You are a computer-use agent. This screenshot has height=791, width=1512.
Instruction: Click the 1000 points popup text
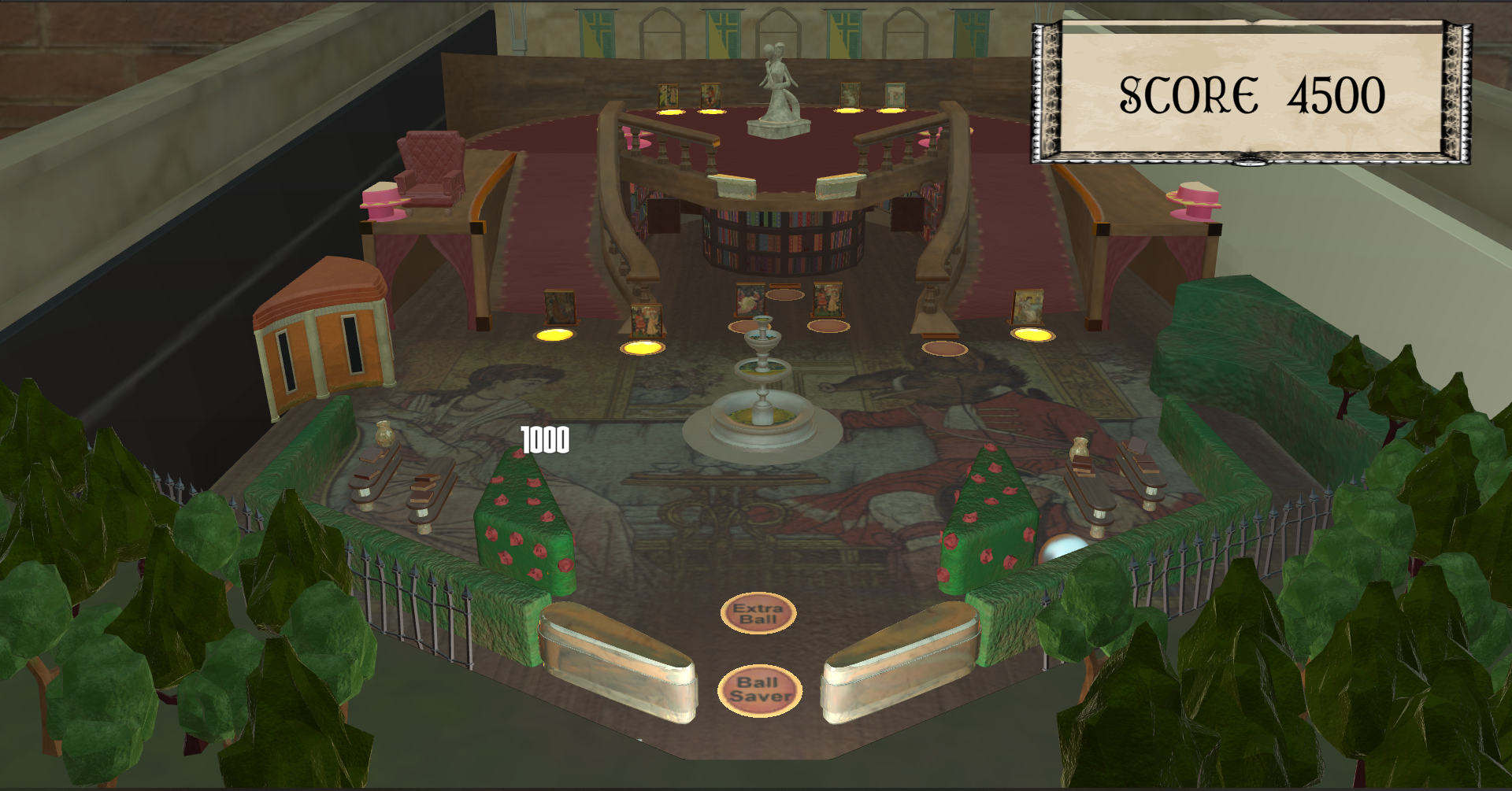coord(543,441)
